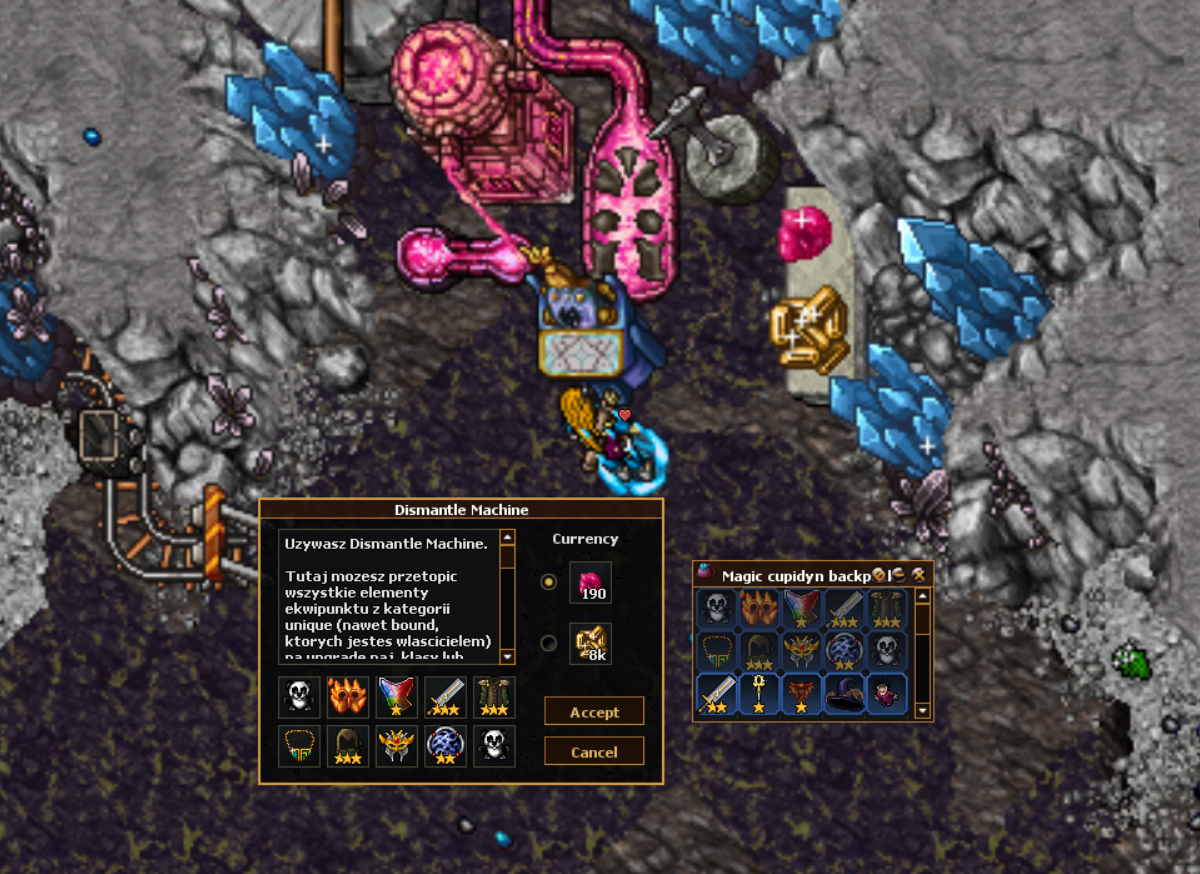Pick flaming mask in Dismantle Machine slots
1200x874 pixels.
(x=348, y=697)
